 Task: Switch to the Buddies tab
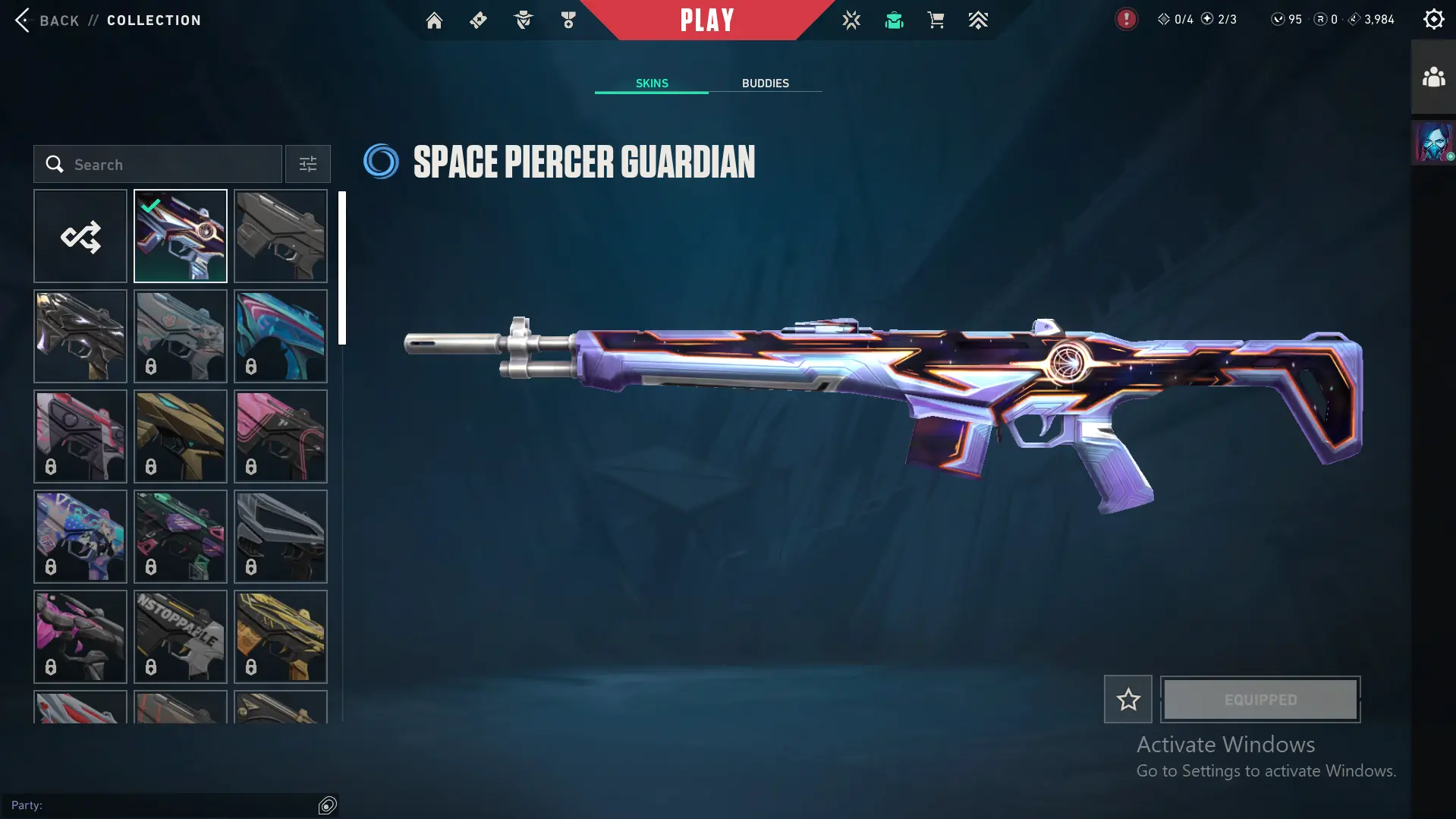click(x=765, y=83)
